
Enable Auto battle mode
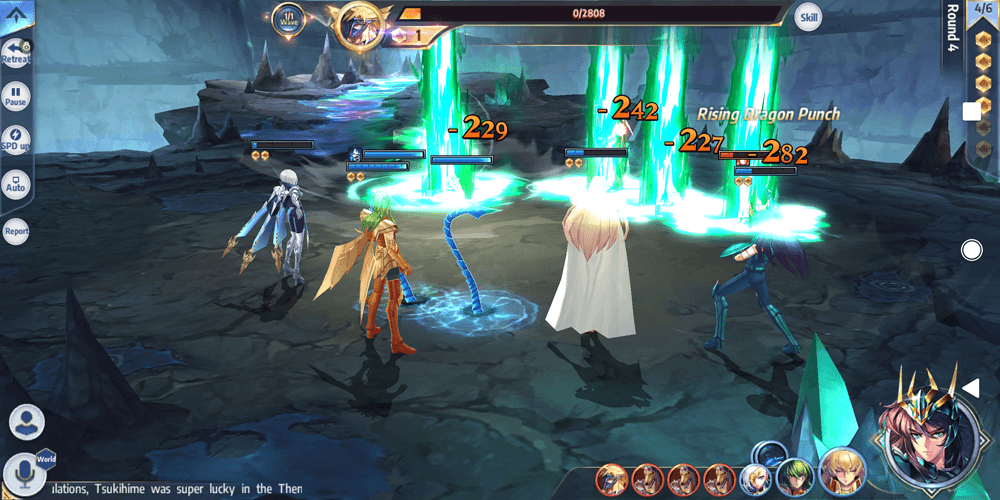(x=16, y=183)
